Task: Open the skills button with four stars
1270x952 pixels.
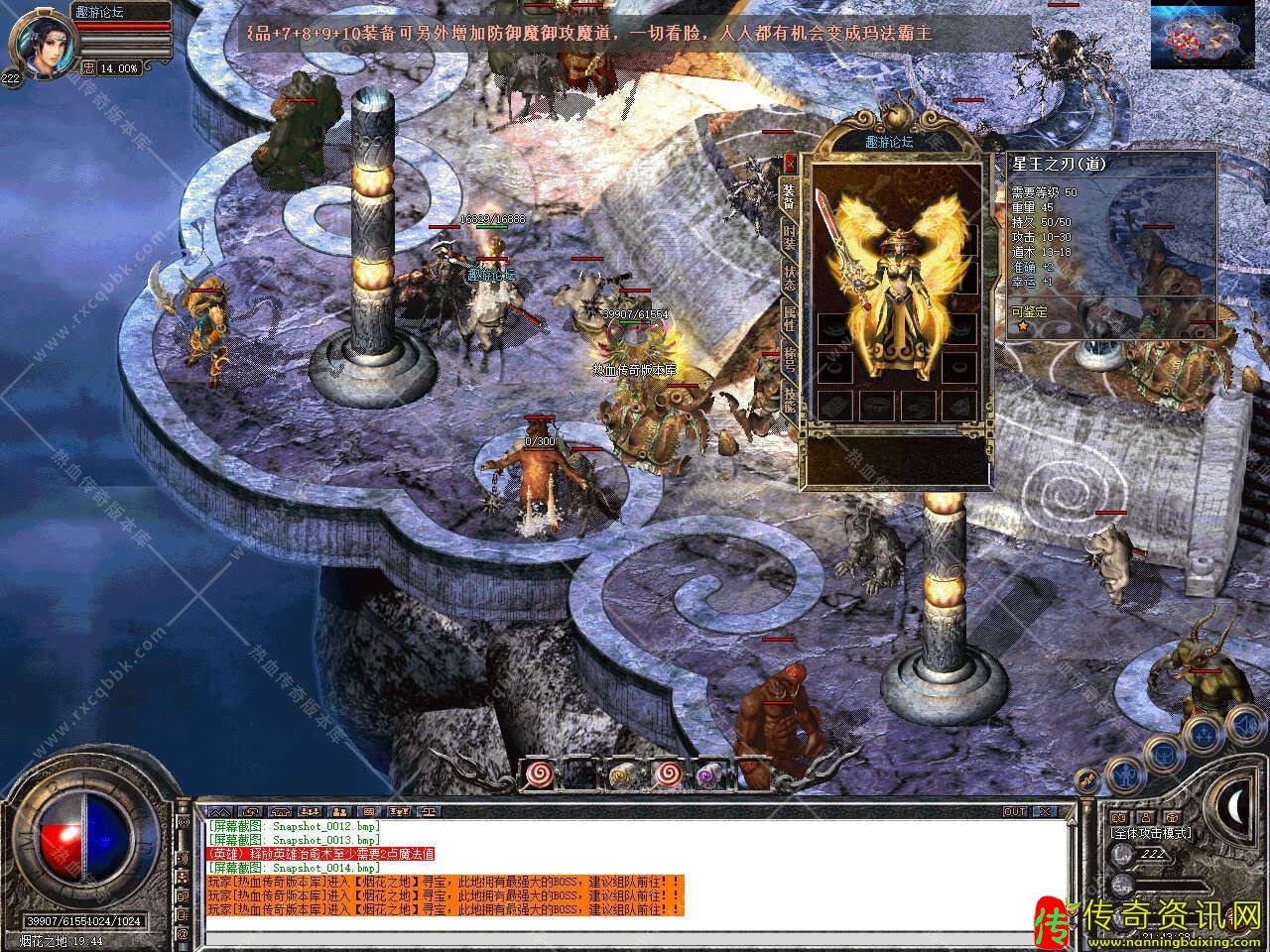Action: click(x=1205, y=734)
